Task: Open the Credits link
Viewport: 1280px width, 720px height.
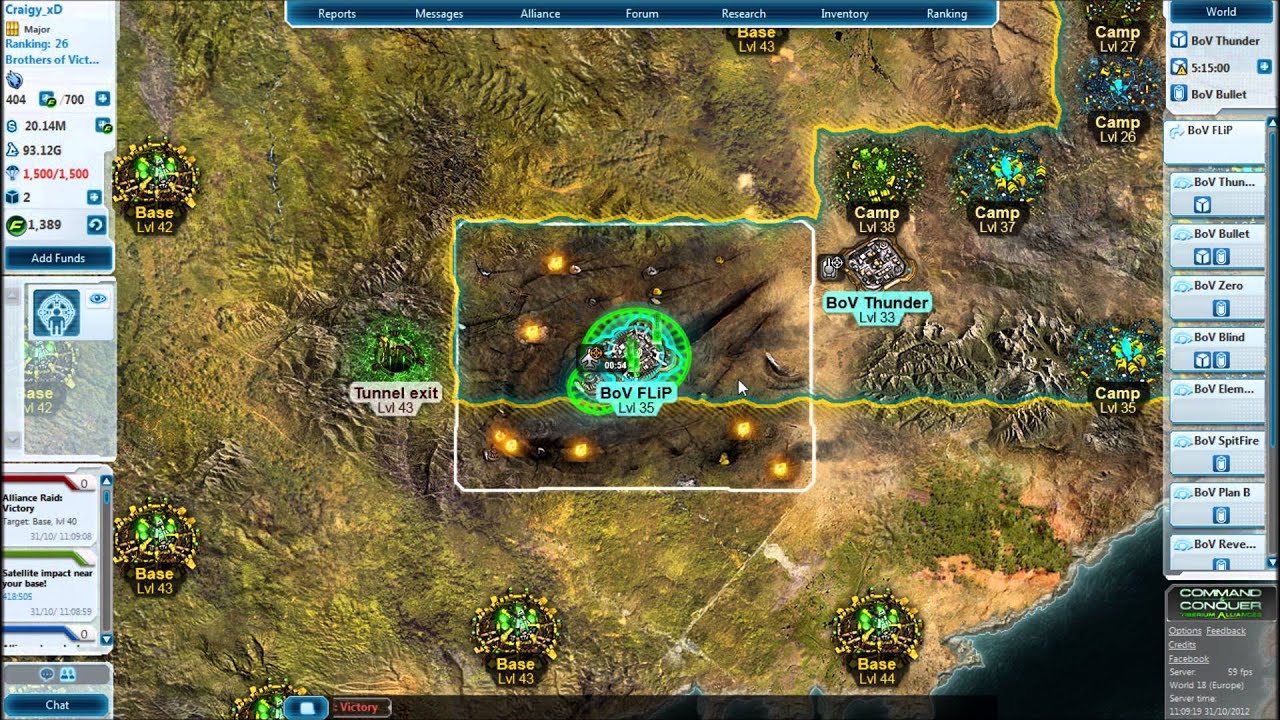Action: pos(1182,645)
